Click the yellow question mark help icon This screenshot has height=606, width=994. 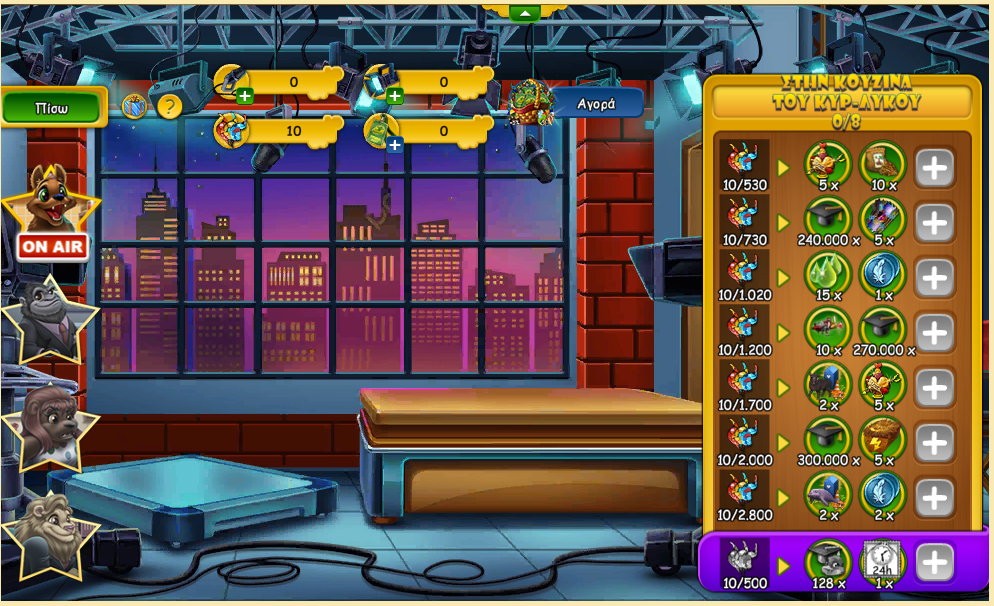[170, 106]
